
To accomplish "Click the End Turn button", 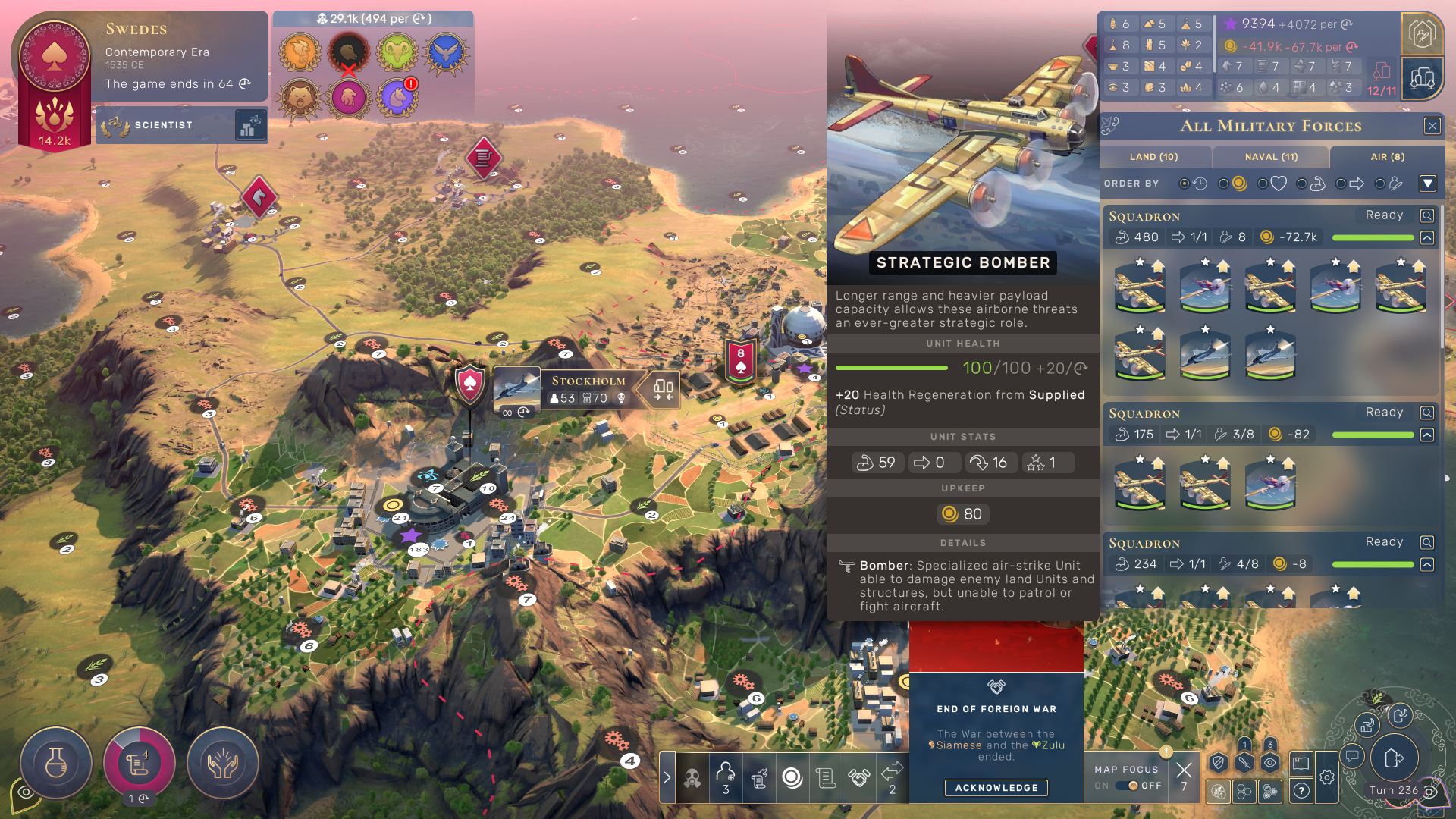I will [x=1393, y=758].
